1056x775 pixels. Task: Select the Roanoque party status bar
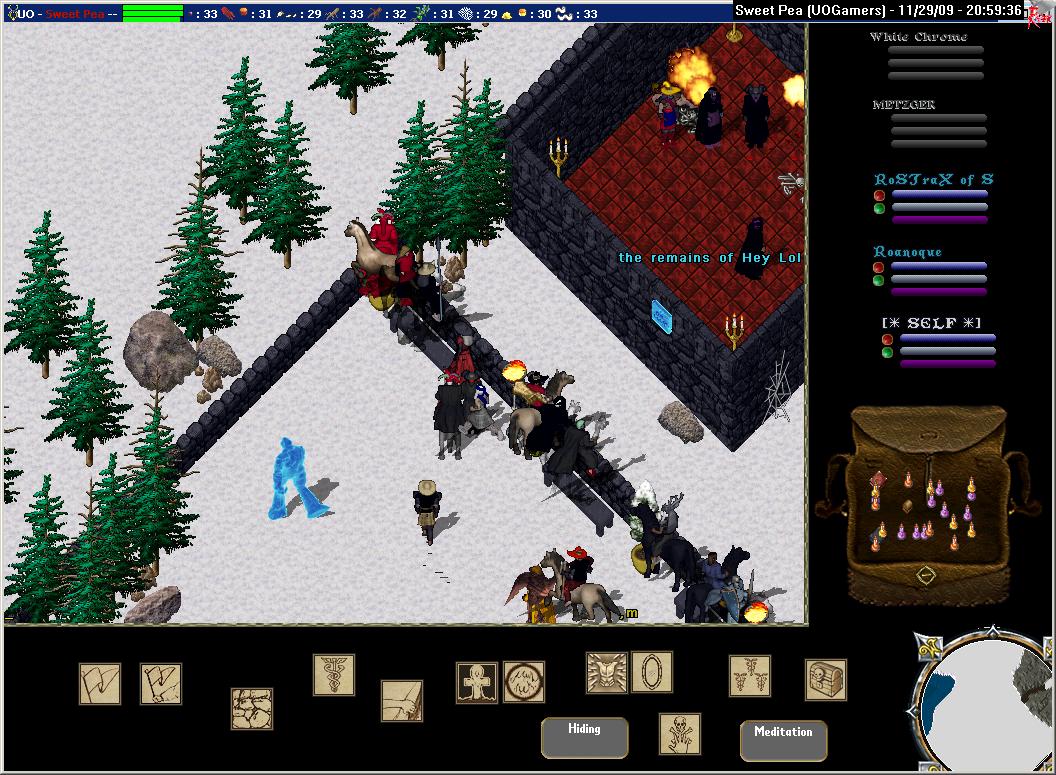(x=939, y=268)
